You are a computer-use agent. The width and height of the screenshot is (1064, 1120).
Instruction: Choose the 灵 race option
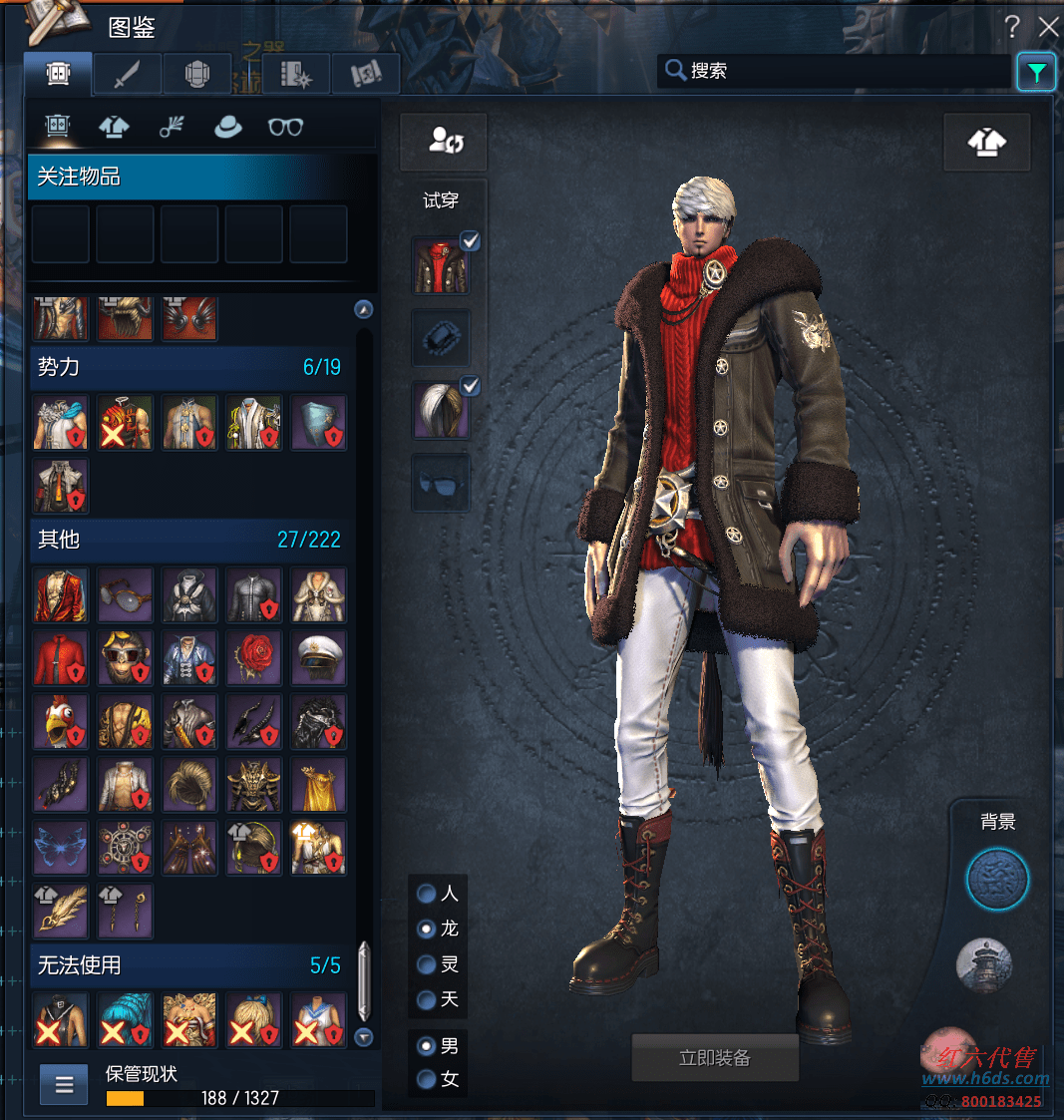427,964
